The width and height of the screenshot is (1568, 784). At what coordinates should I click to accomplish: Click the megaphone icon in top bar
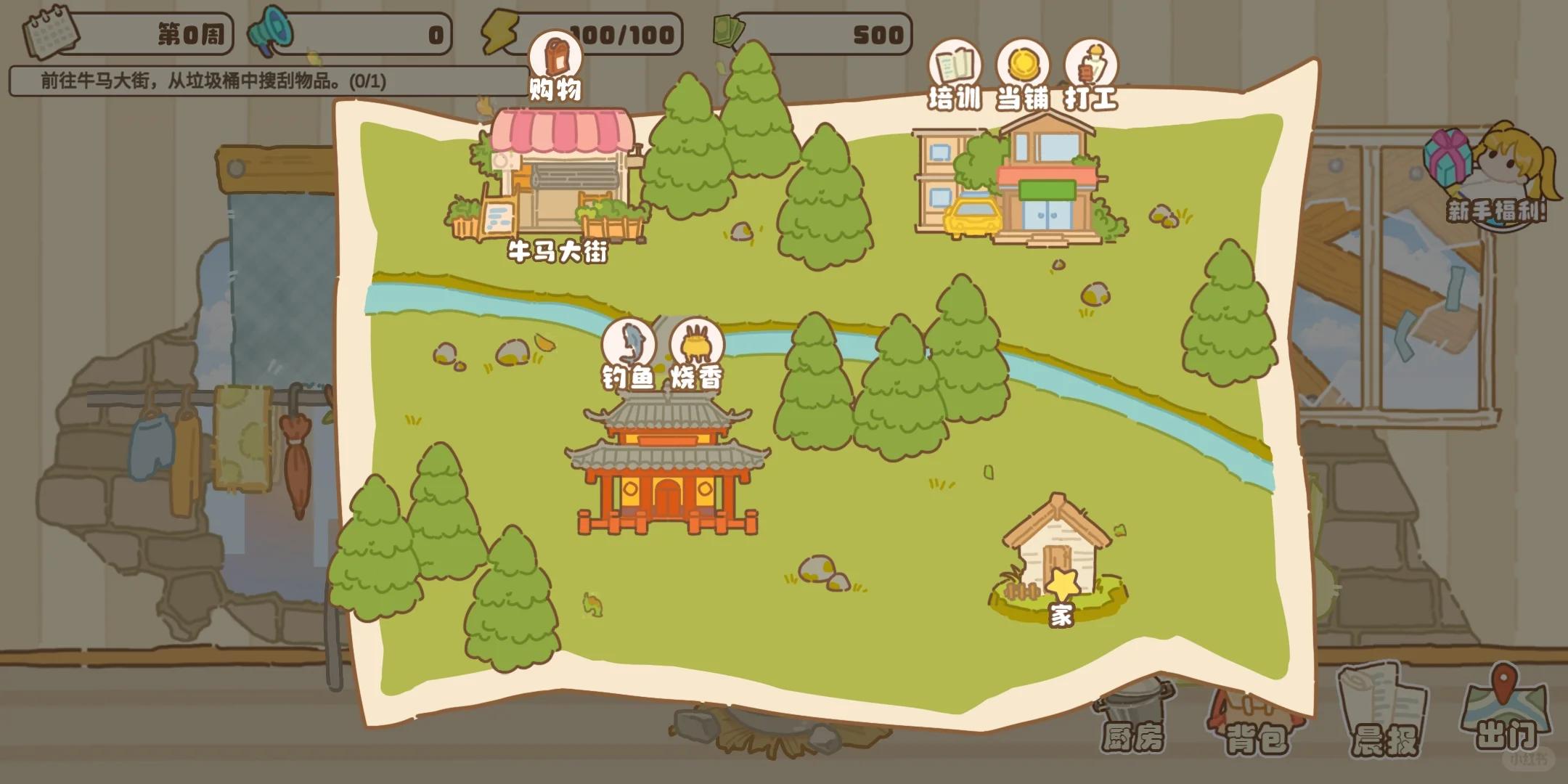[x=270, y=33]
